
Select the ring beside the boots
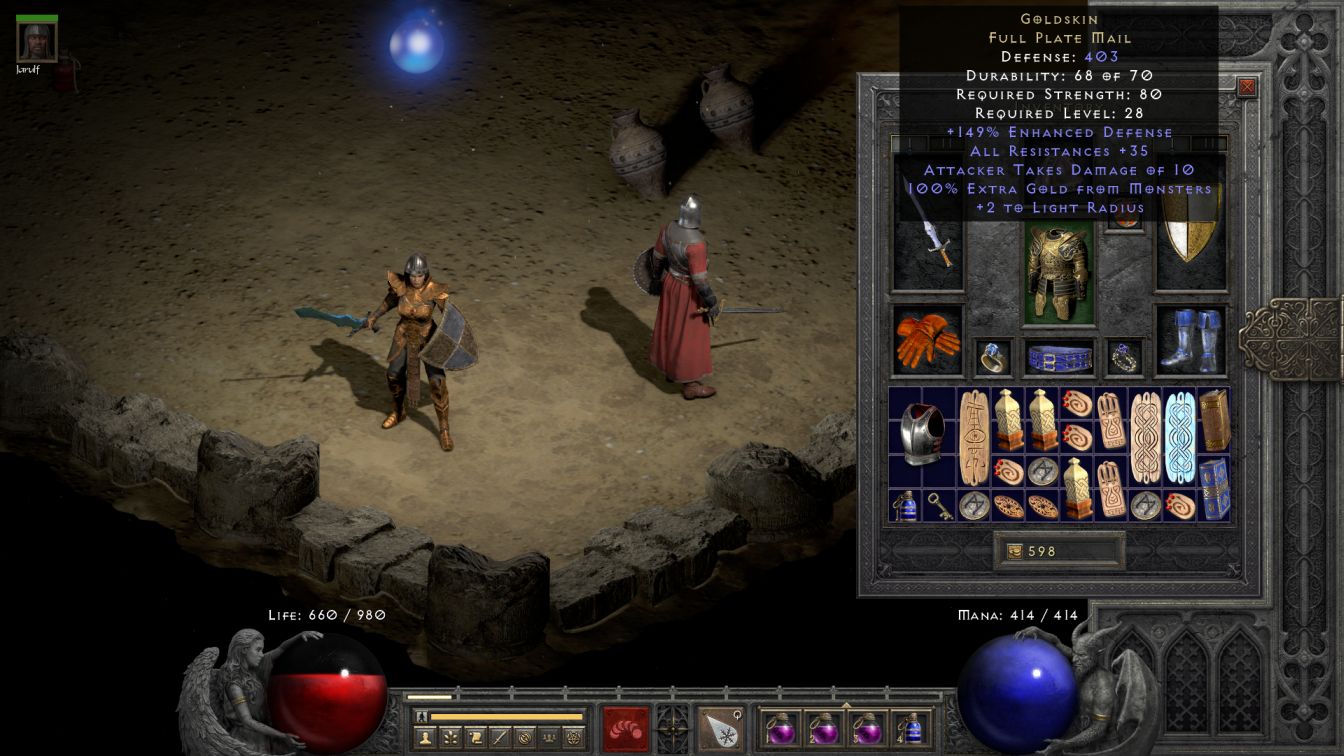click(x=1124, y=357)
